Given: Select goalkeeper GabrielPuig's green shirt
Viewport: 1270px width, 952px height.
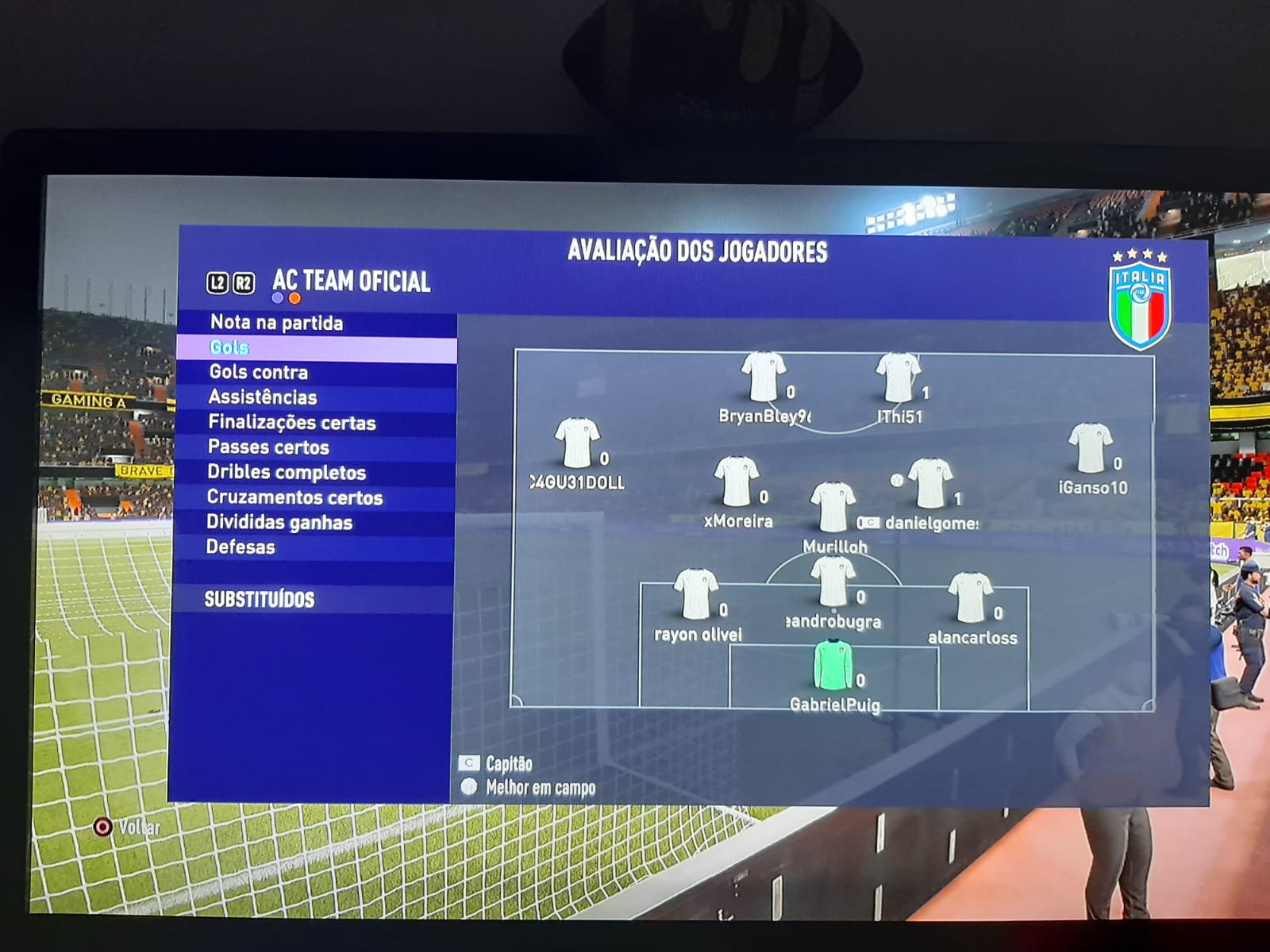Looking at the screenshot, I should (x=833, y=665).
